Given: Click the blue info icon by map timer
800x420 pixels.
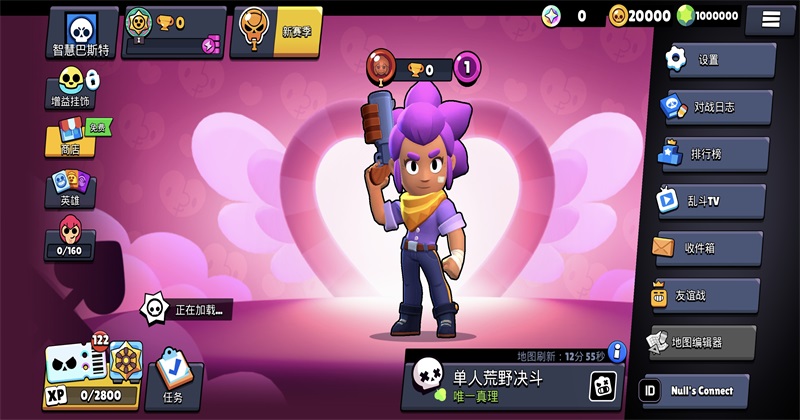Looking at the screenshot, I should [x=617, y=351].
